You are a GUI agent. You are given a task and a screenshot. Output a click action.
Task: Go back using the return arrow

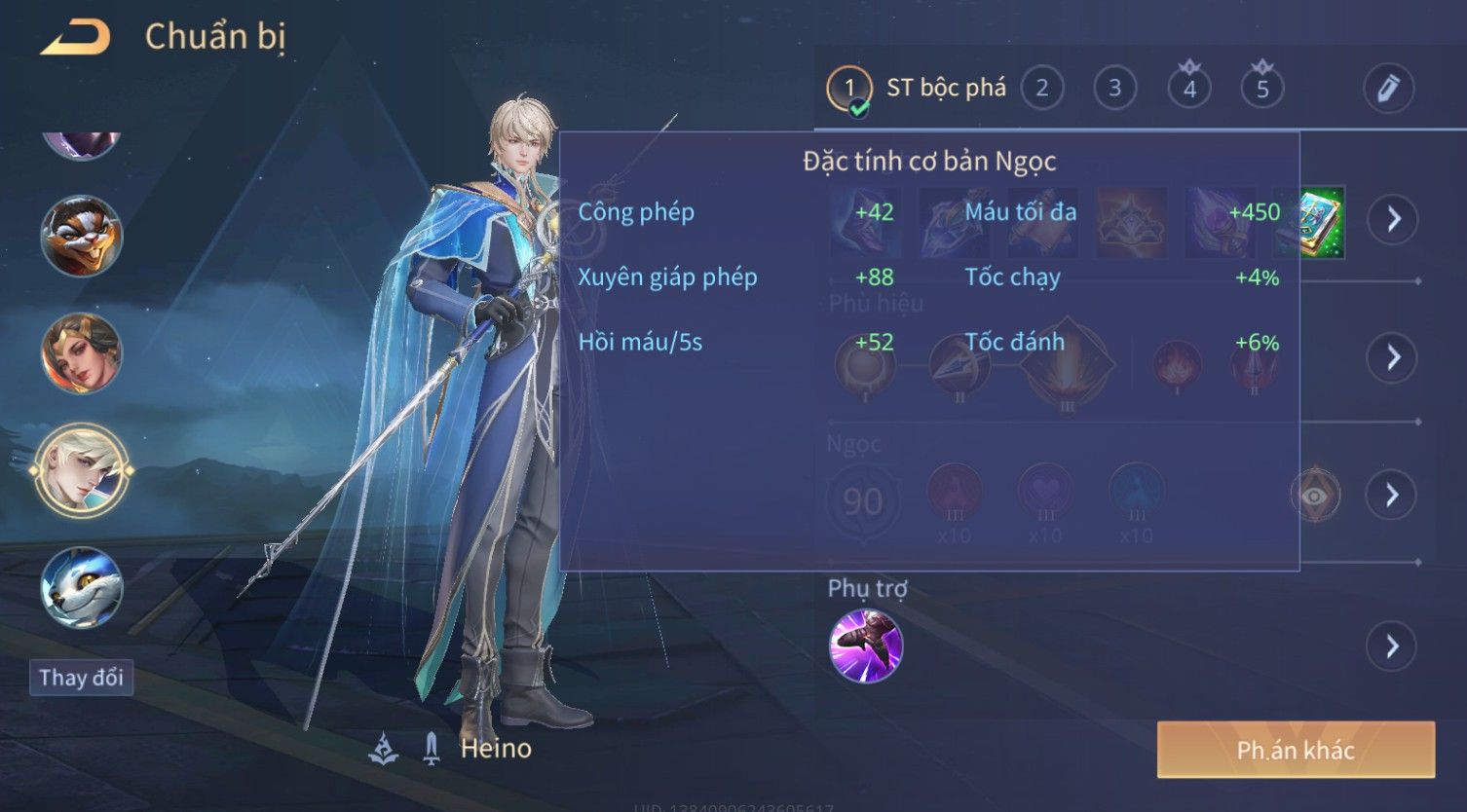(x=76, y=38)
